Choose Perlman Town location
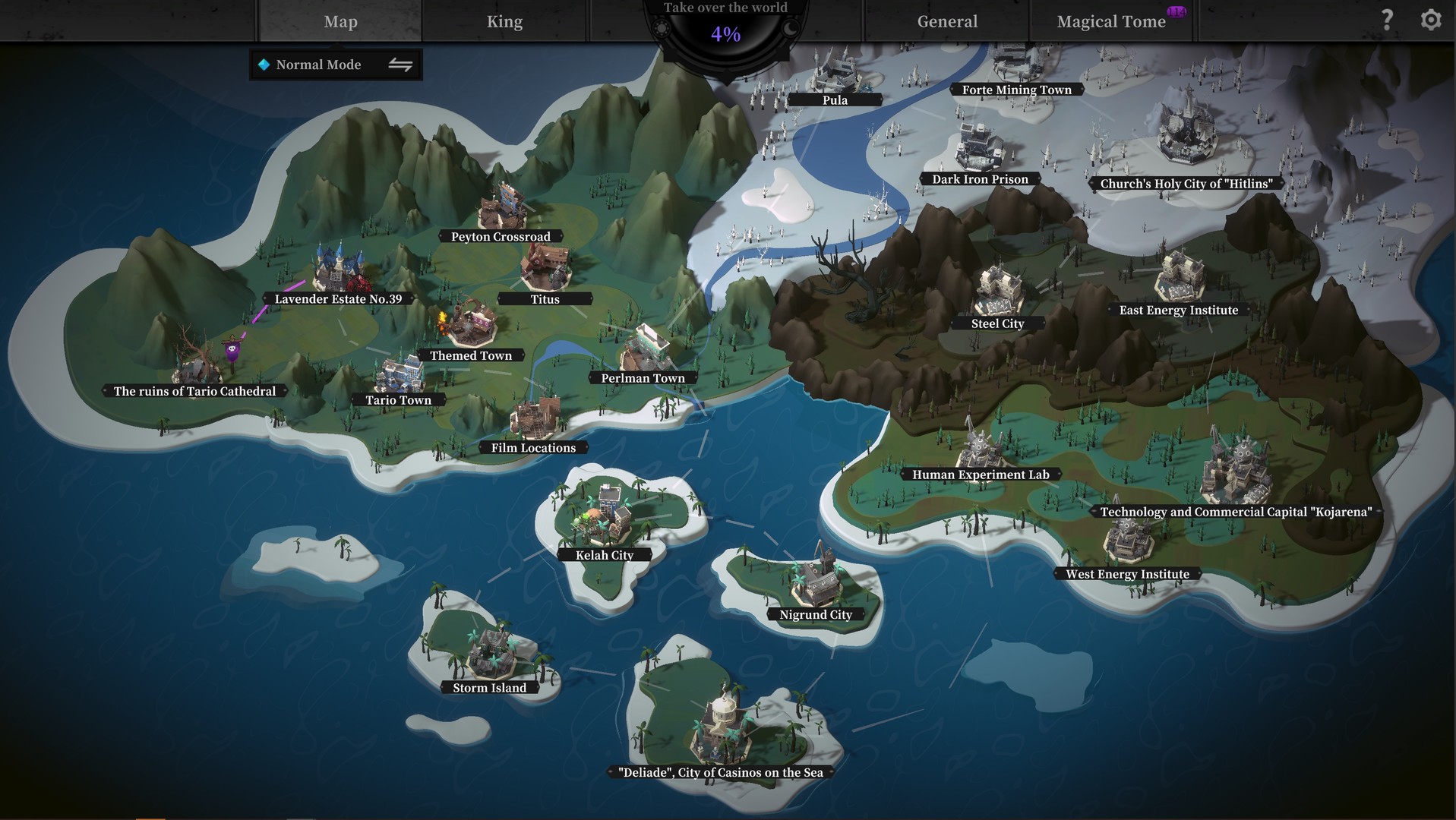The height and width of the screenshot is (820, 1456). coord(643,377)
